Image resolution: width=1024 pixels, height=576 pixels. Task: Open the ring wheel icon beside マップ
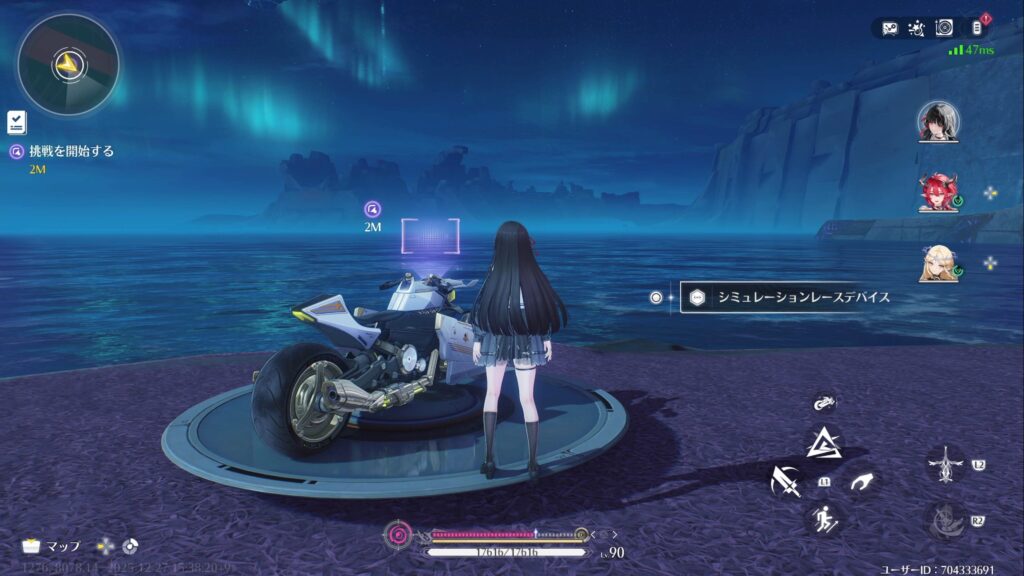pyautogui.click(x=129, y=546)
